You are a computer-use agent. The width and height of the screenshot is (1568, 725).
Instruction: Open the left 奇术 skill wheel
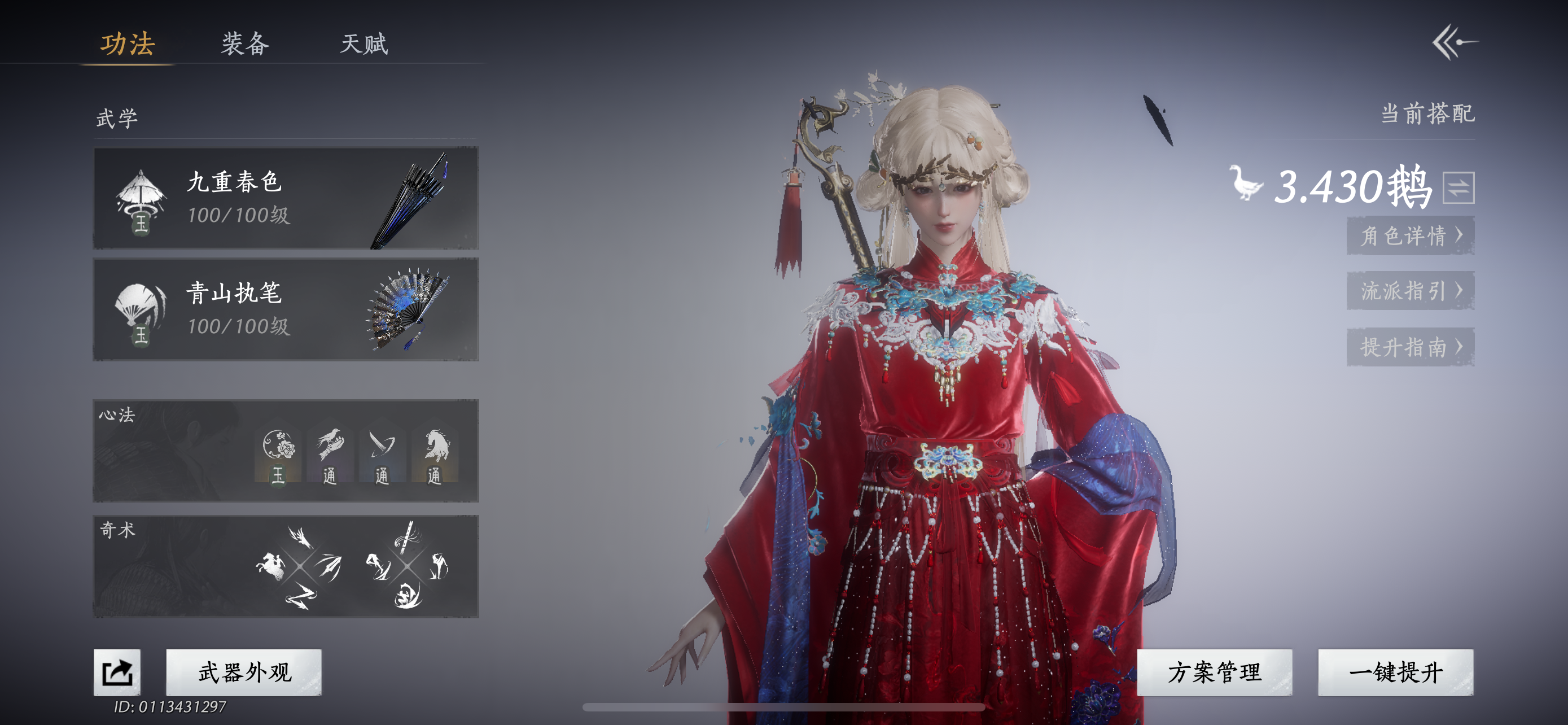(300, 567)
